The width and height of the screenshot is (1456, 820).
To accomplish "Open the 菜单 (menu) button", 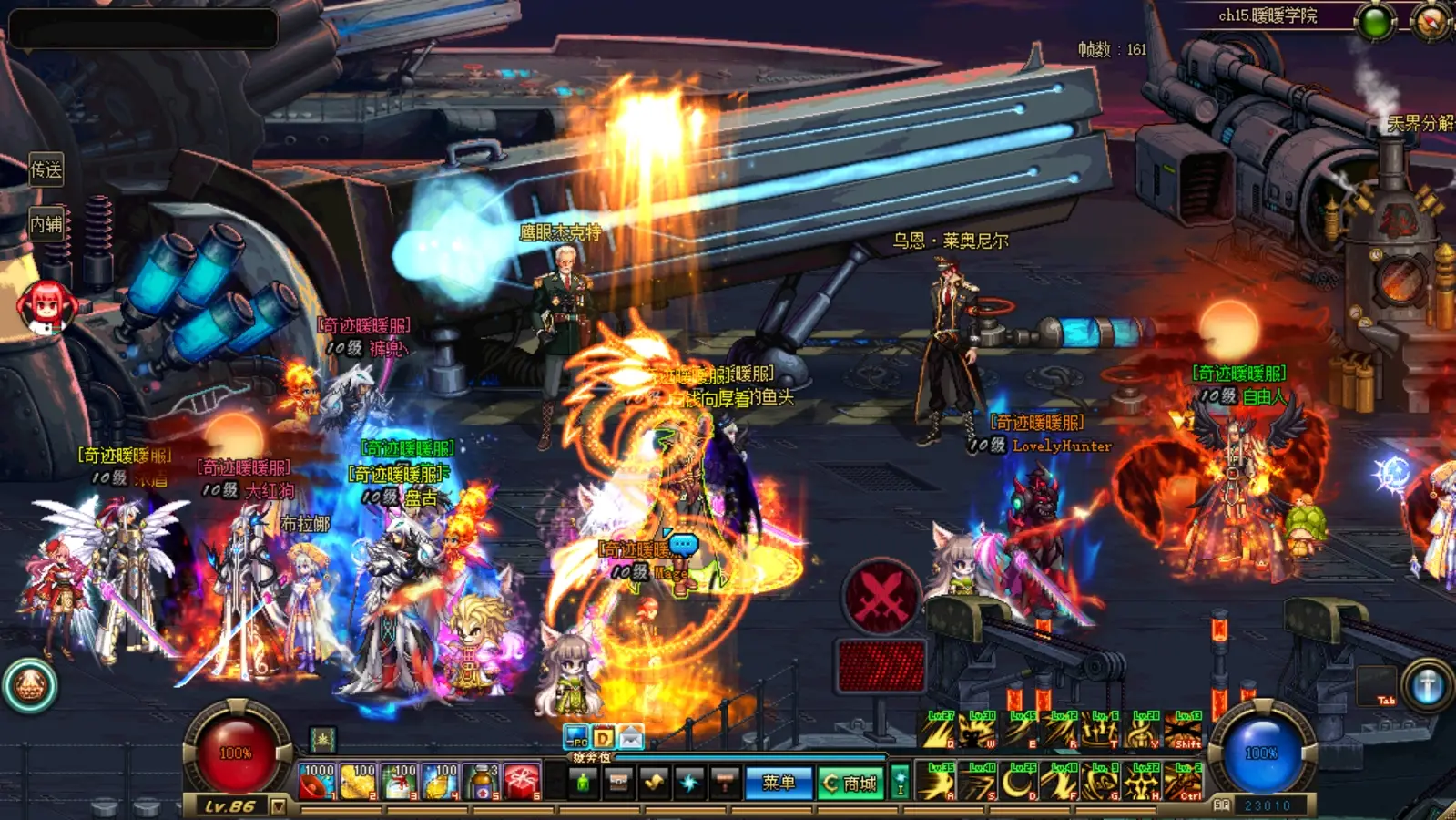I will [779, 783].
